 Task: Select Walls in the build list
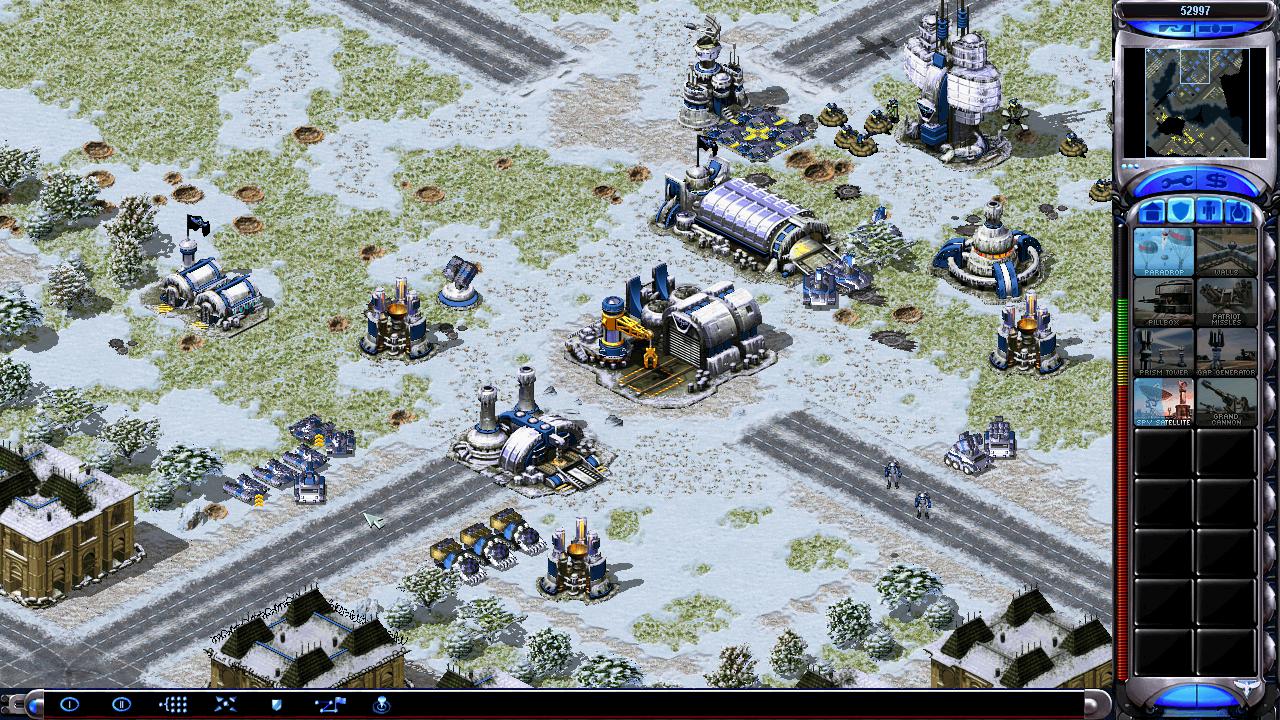click(1226, 252)
